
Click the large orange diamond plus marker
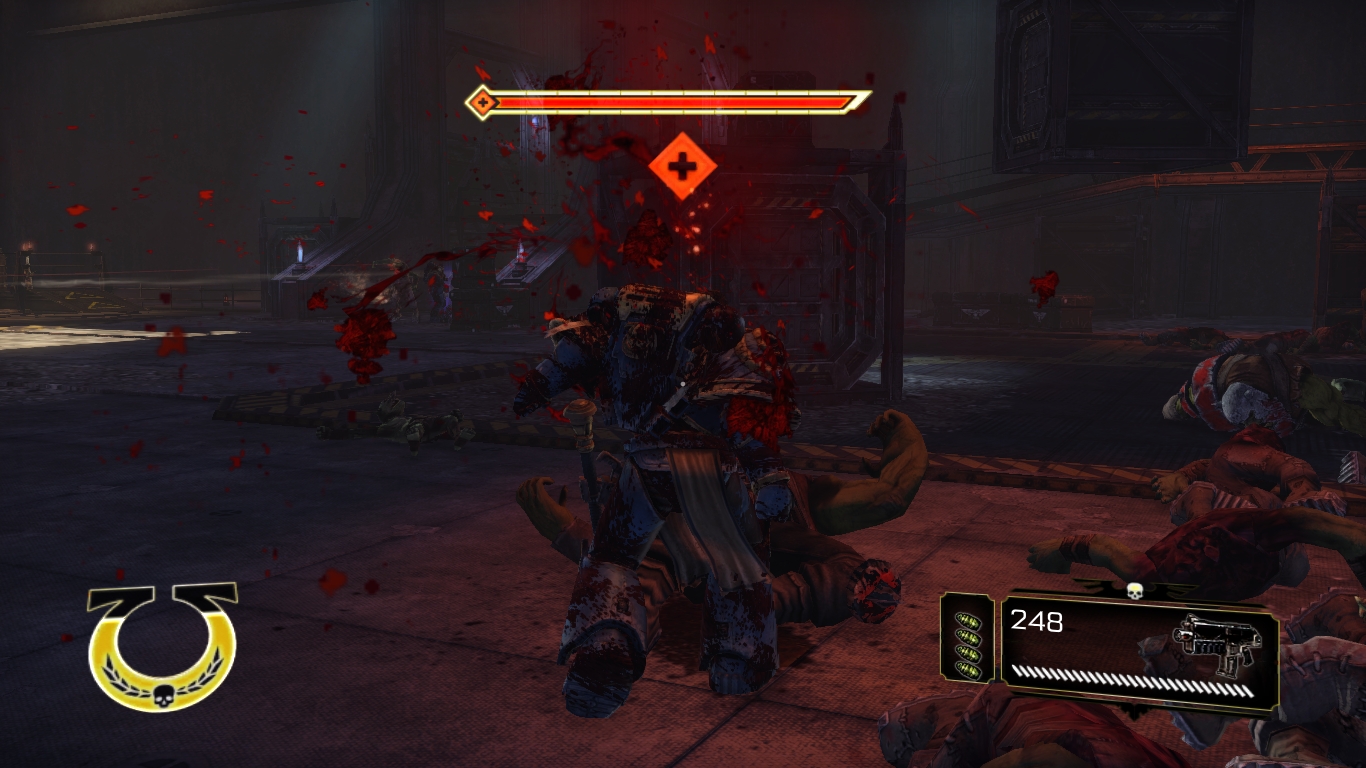(x=682, y=166)
